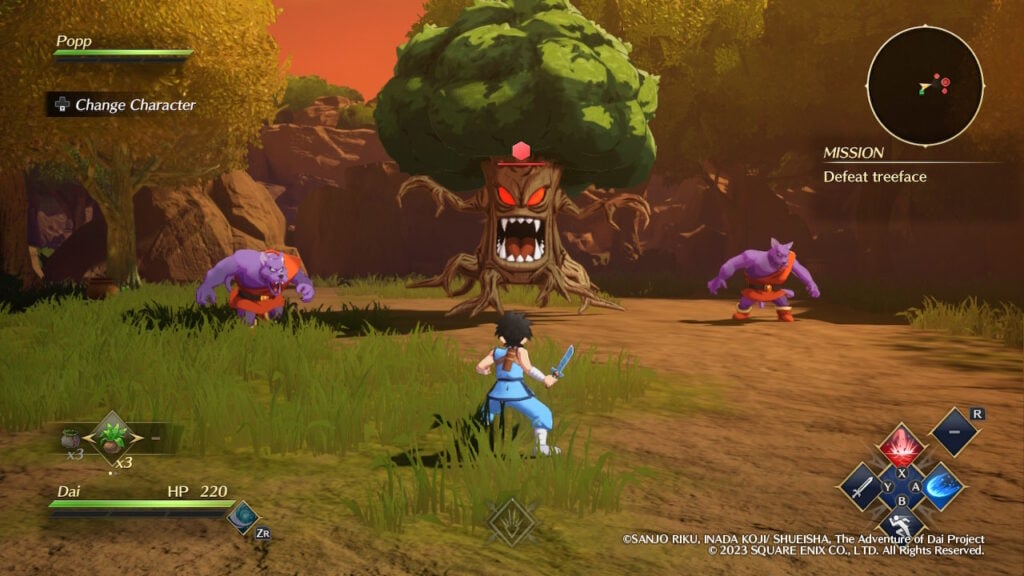Click the diamond lock-on icon at bottom center
The width and height of the screenshot is (1024, 576).
point(512,521)
